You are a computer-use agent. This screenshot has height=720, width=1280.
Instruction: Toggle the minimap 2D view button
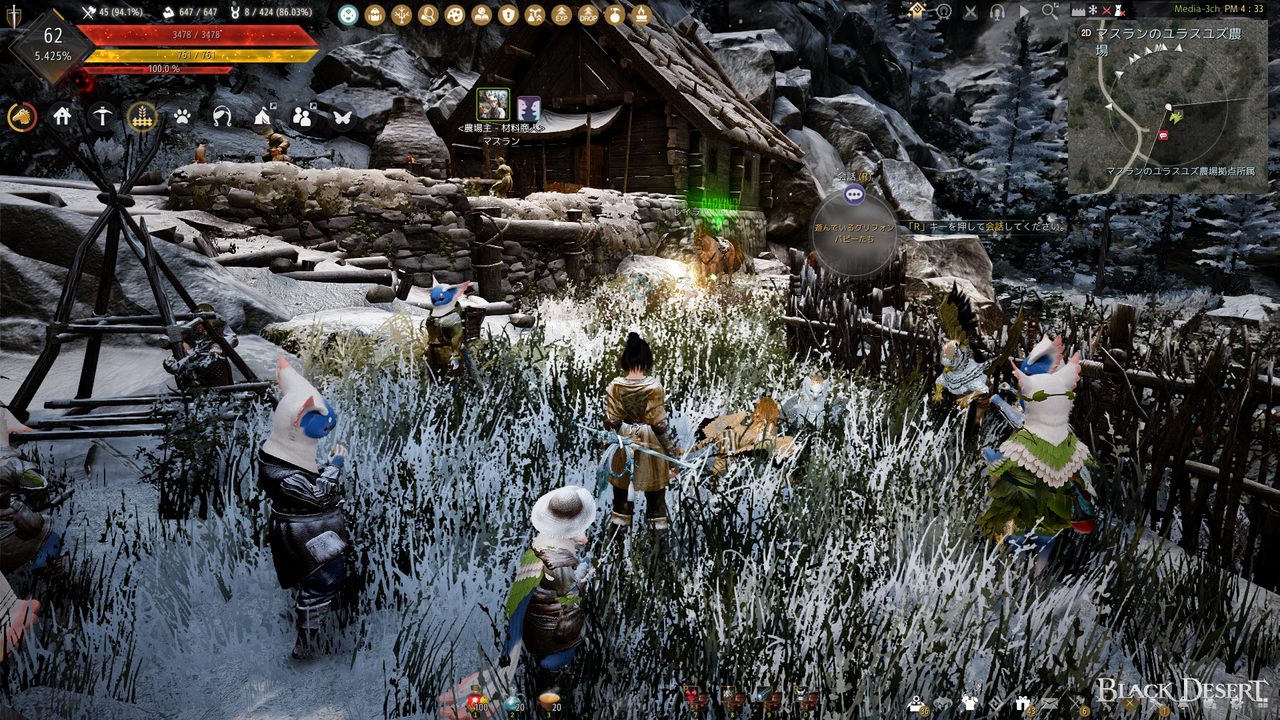[1086, 32]
